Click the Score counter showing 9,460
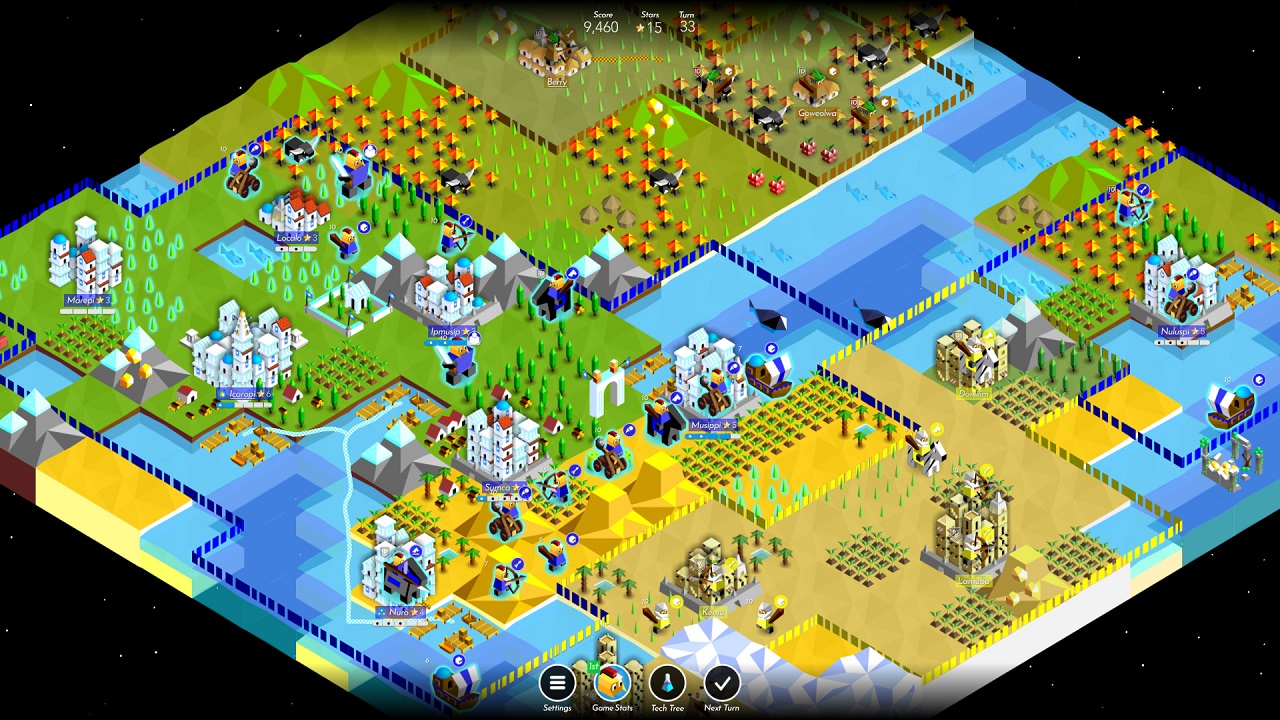The width and height of the screenshot is (1280, 720). pyautogui.click(x=600, y=22)
